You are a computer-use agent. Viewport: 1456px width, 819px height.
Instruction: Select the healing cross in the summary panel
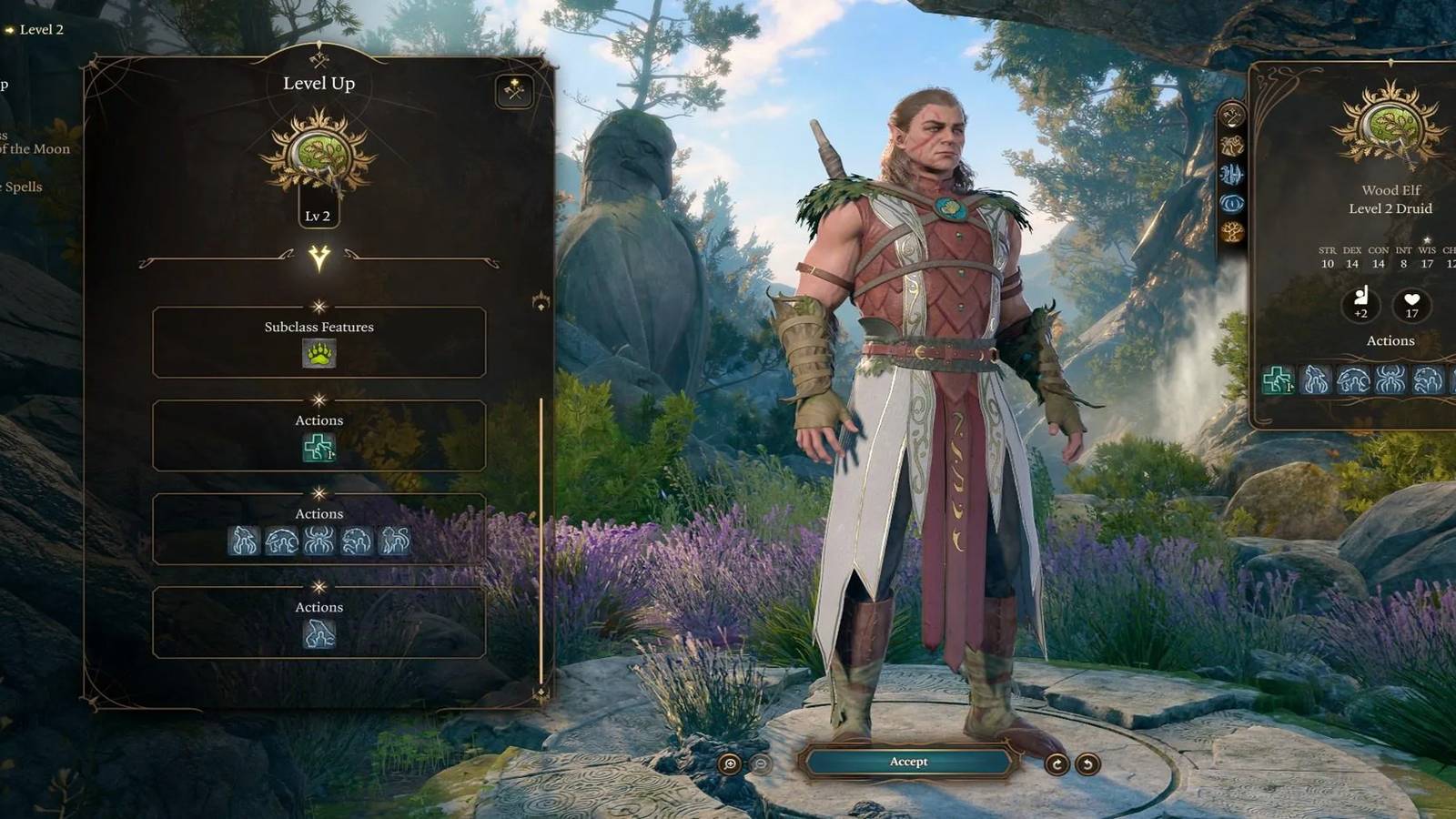point(1278,380)
